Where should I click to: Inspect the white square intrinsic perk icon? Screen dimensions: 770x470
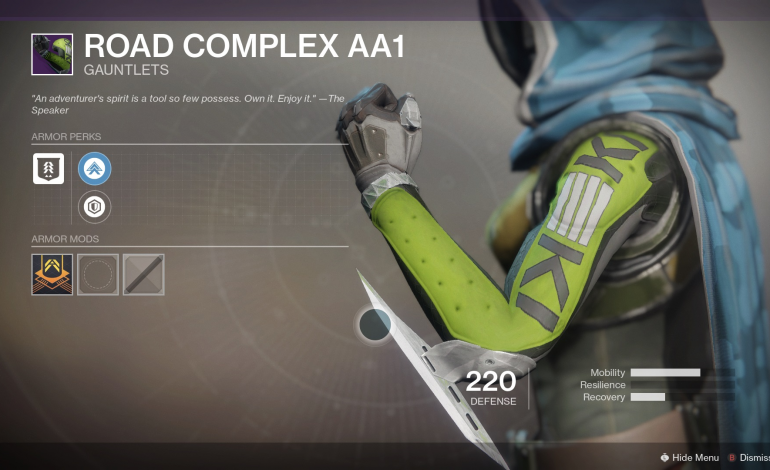point(49,168)
